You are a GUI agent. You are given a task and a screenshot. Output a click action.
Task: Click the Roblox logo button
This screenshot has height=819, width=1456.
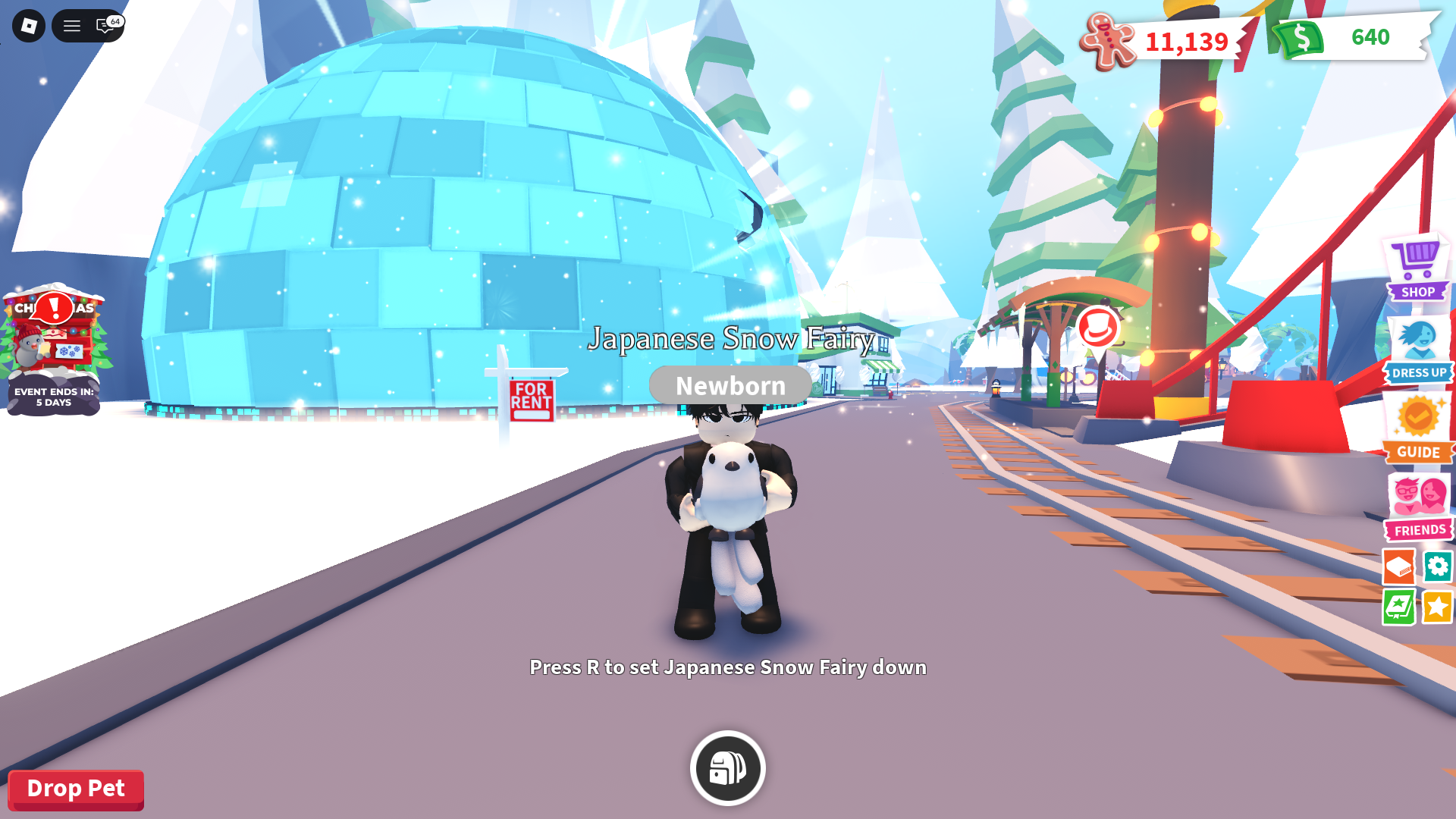point(27,26)
